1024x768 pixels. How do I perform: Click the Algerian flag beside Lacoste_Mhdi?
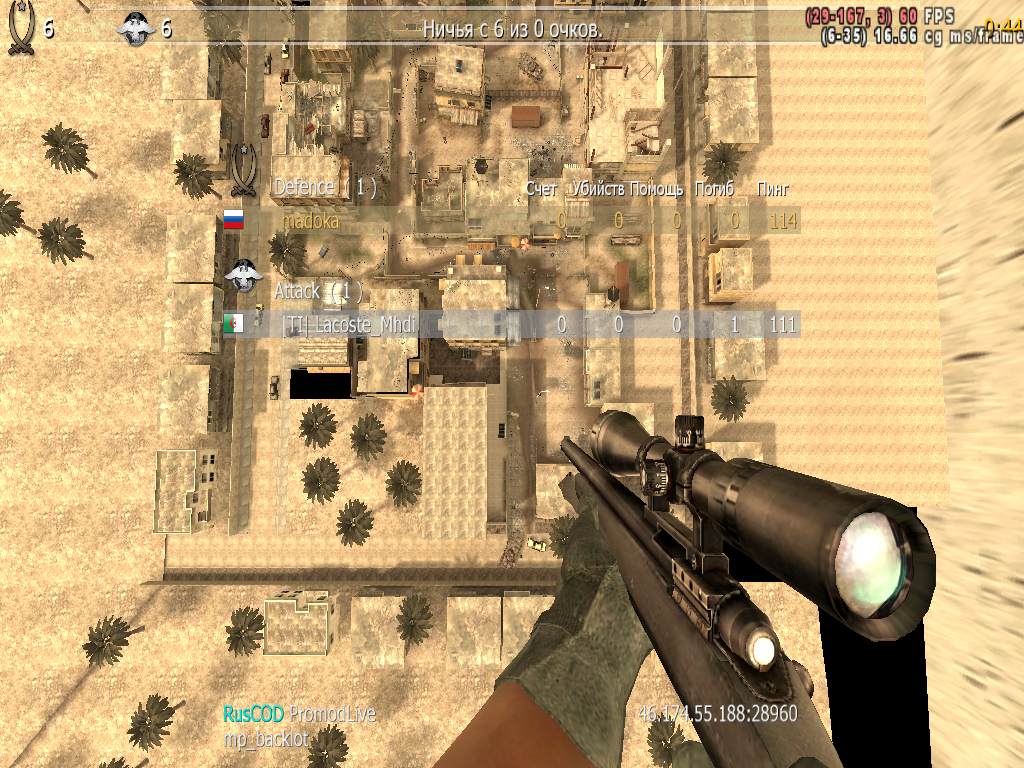pyautogui.click(x=233, y=324)
